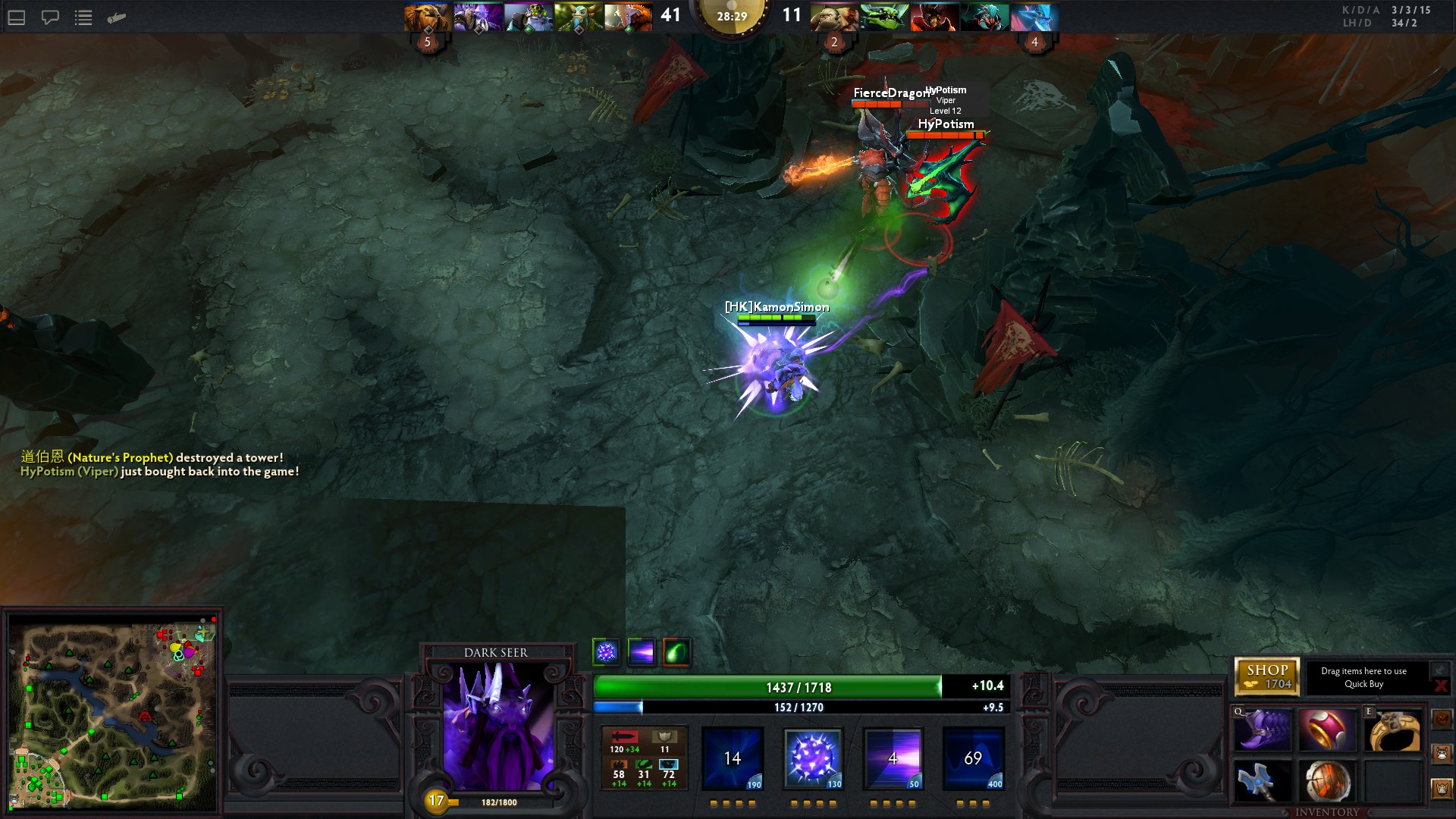Toggle the gold skull ring item
The image size is (1456, 819).
1393,731
